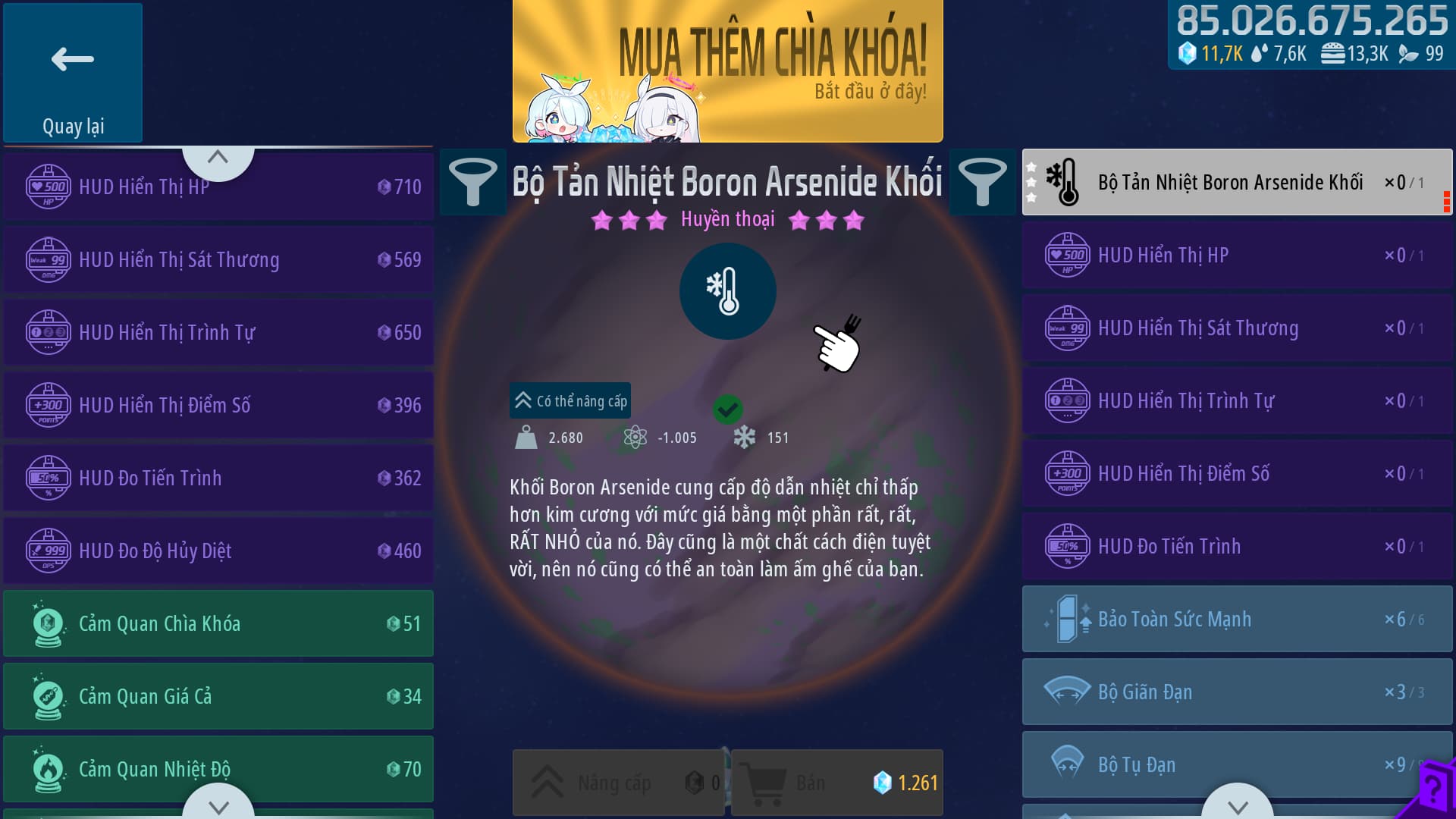Select owned Bộ Tản Nhiệt Boron Arsenide Khối
This screenshot has width=1456, height=819.
[x=1236, y=182]
